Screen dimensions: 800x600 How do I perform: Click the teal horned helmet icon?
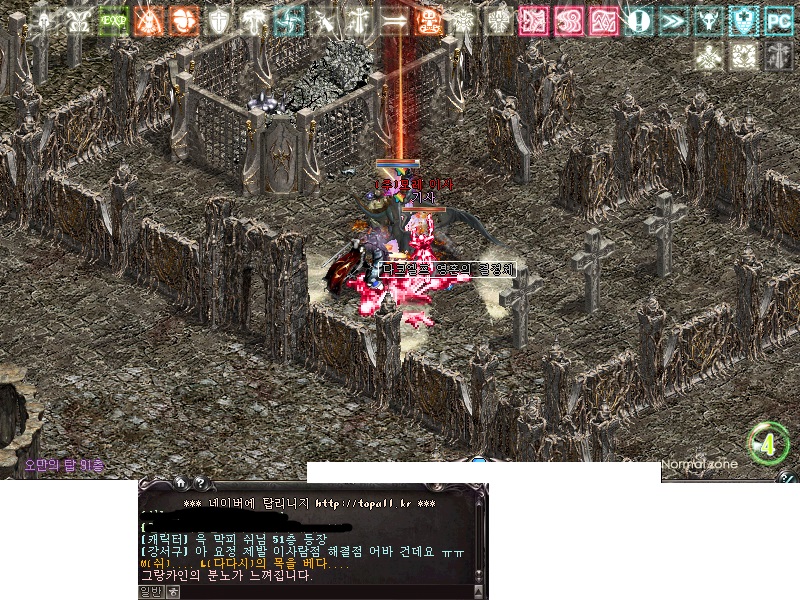[709, 20]
